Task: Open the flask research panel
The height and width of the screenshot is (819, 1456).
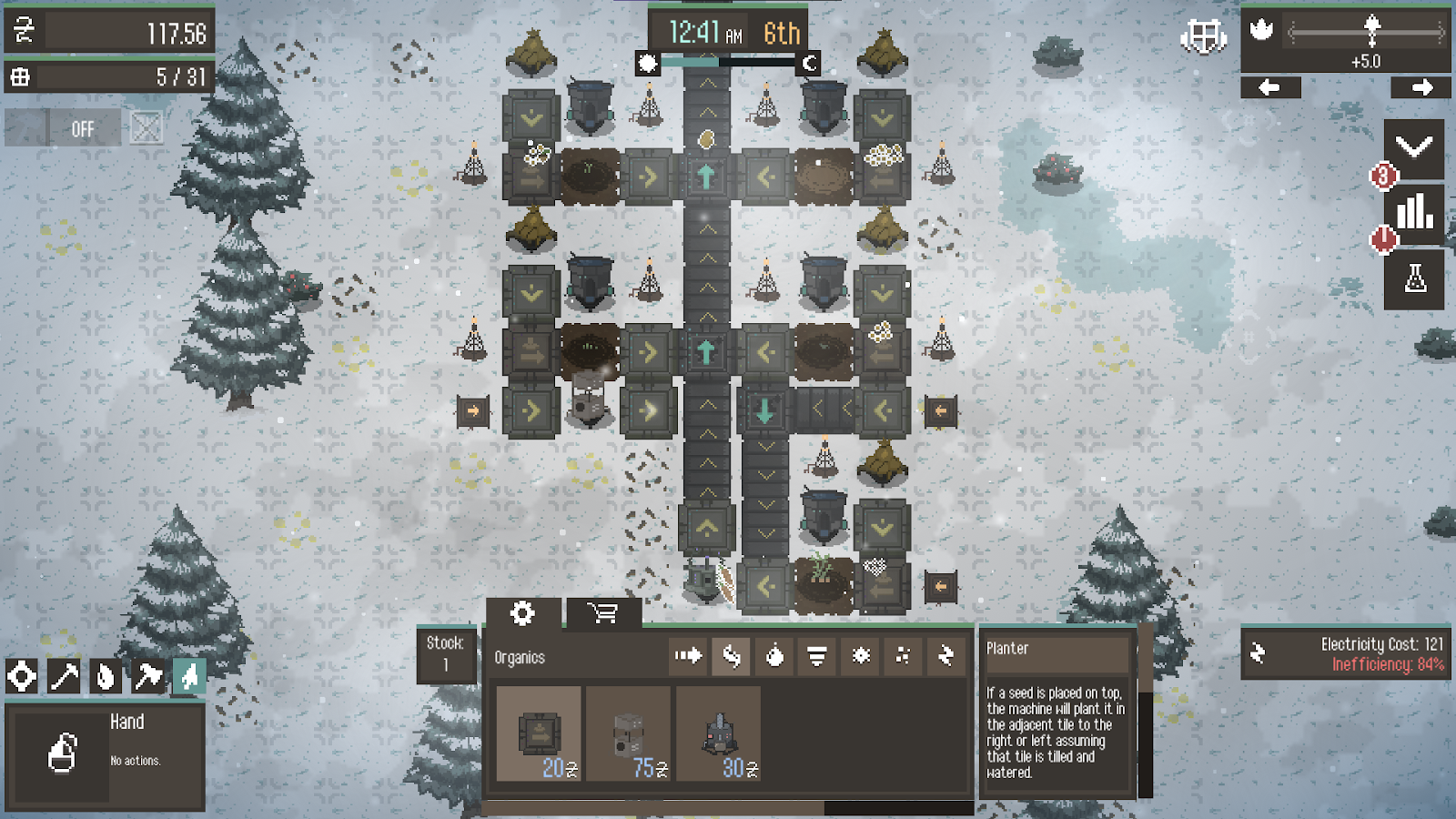Action: tap(1414, 278)
